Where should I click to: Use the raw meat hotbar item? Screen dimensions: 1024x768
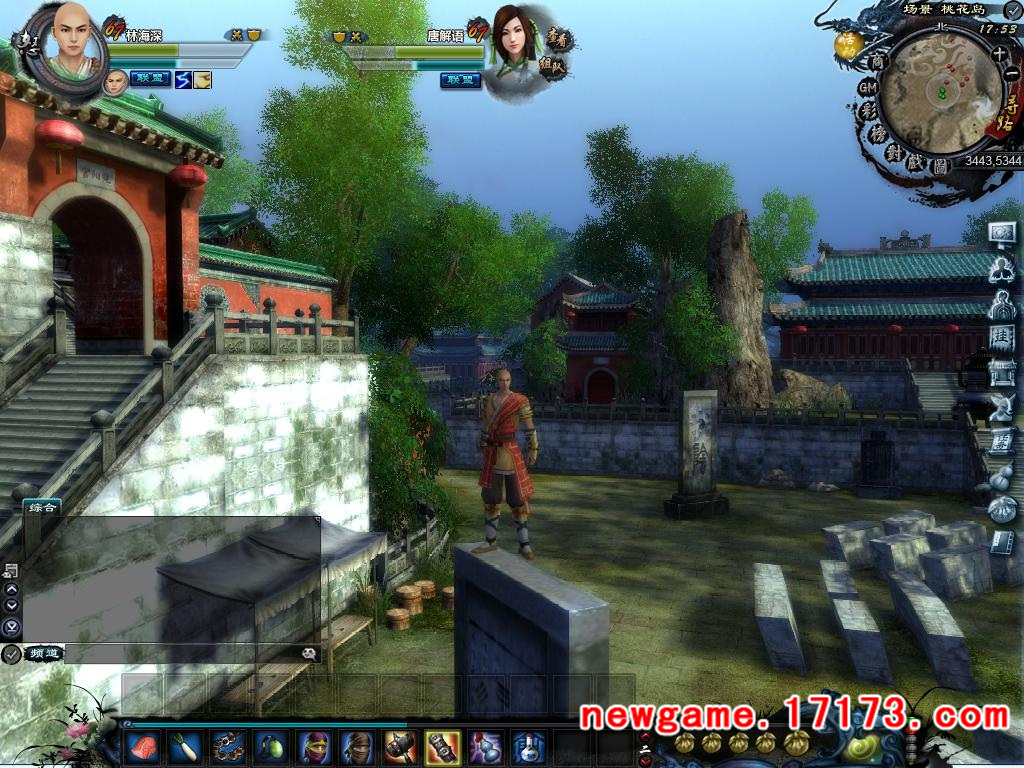tap(143, 746)
